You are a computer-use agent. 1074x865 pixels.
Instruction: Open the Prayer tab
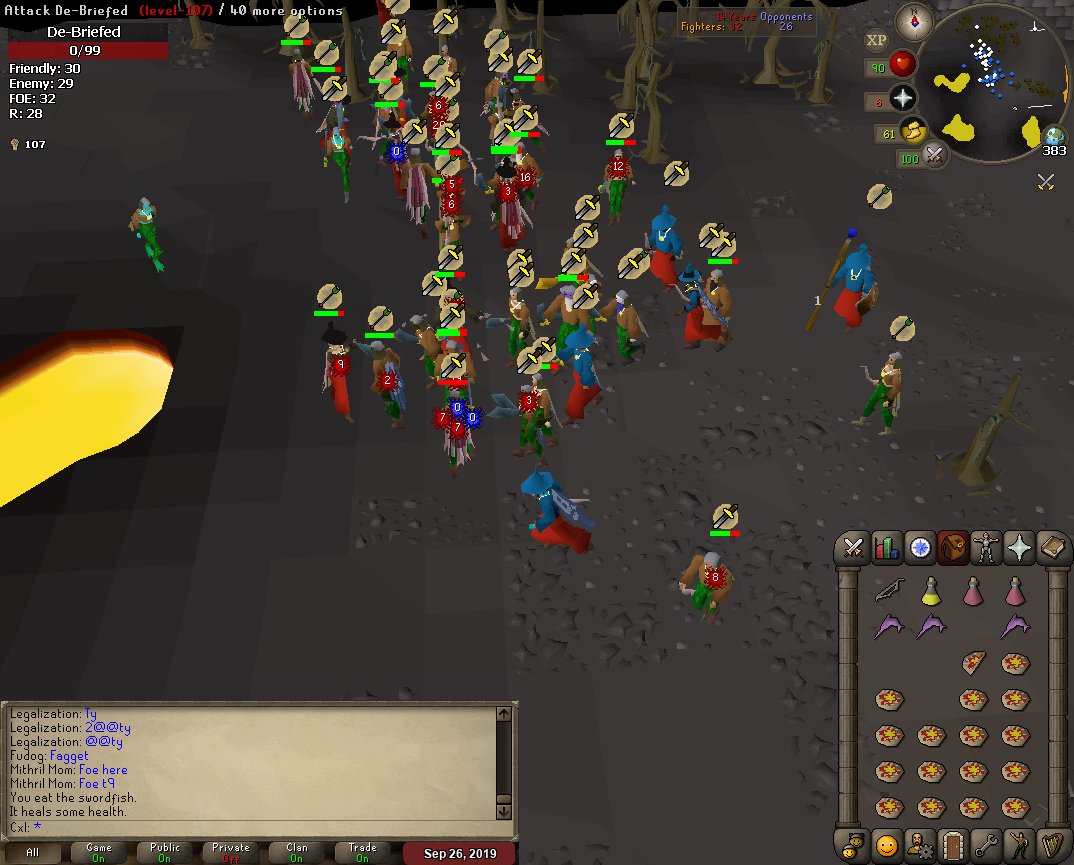click(x=1019, y=547)
